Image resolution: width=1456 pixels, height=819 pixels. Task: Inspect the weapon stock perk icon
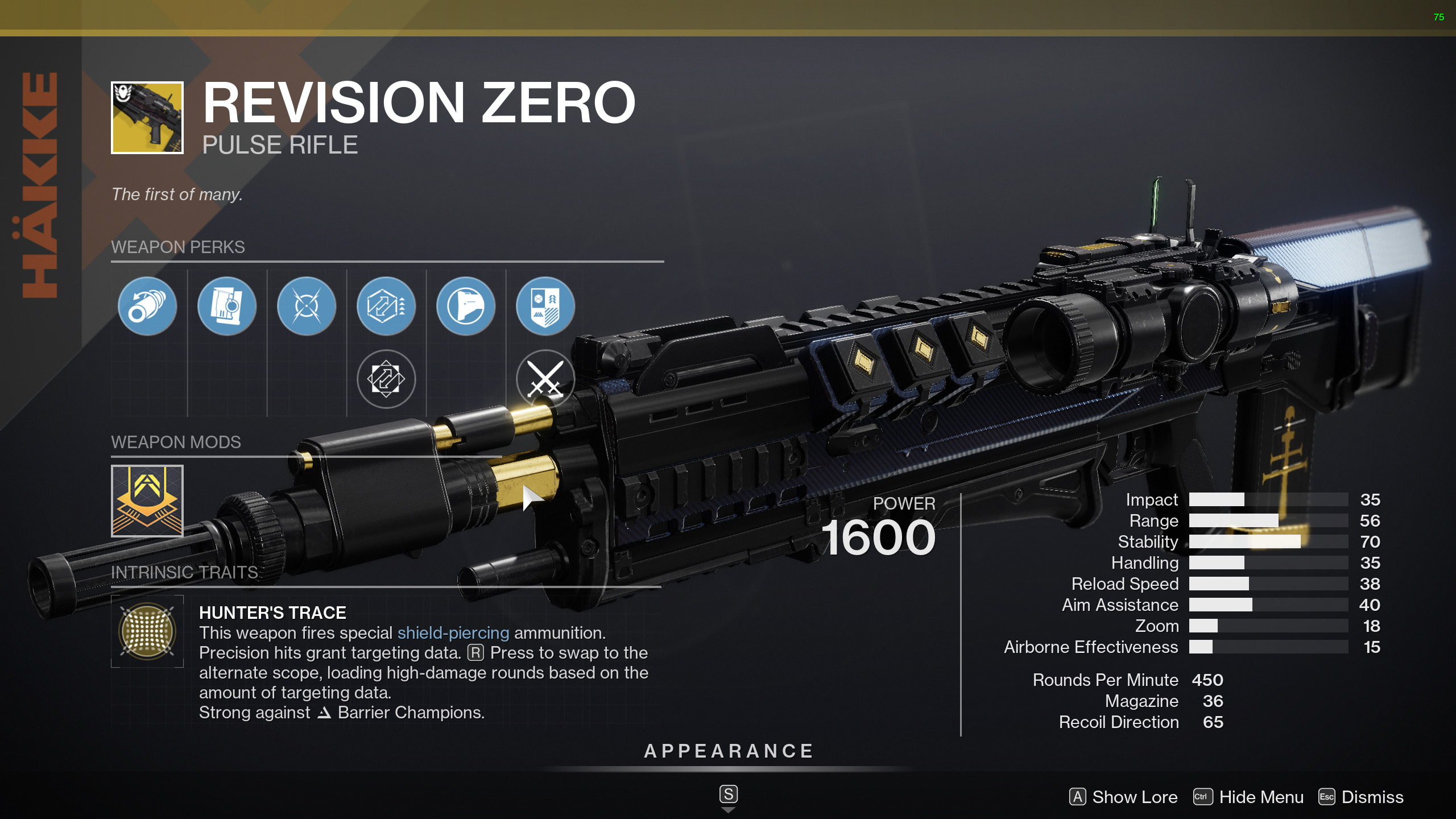click(466, 307)
